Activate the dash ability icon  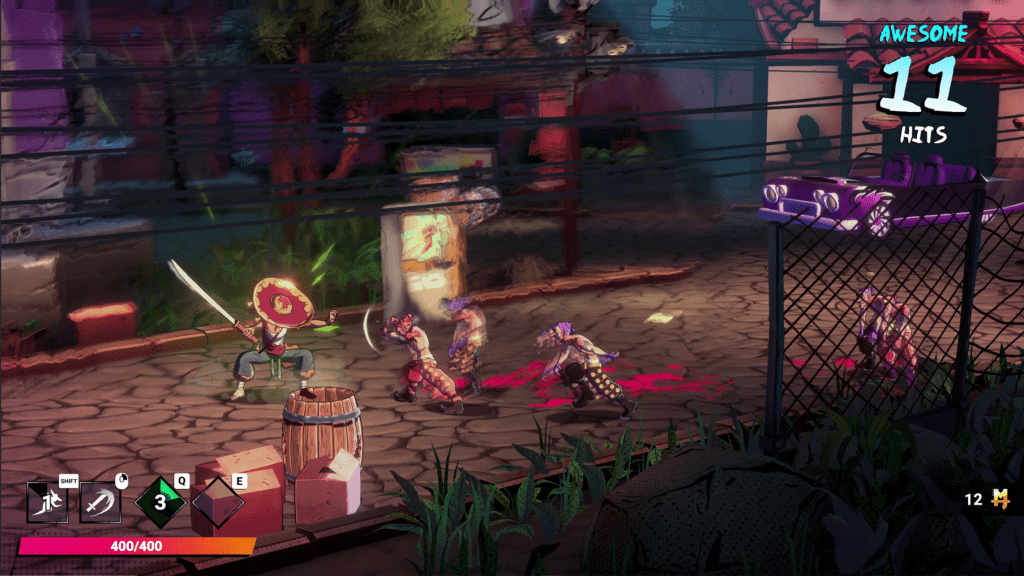click(46, 502)
